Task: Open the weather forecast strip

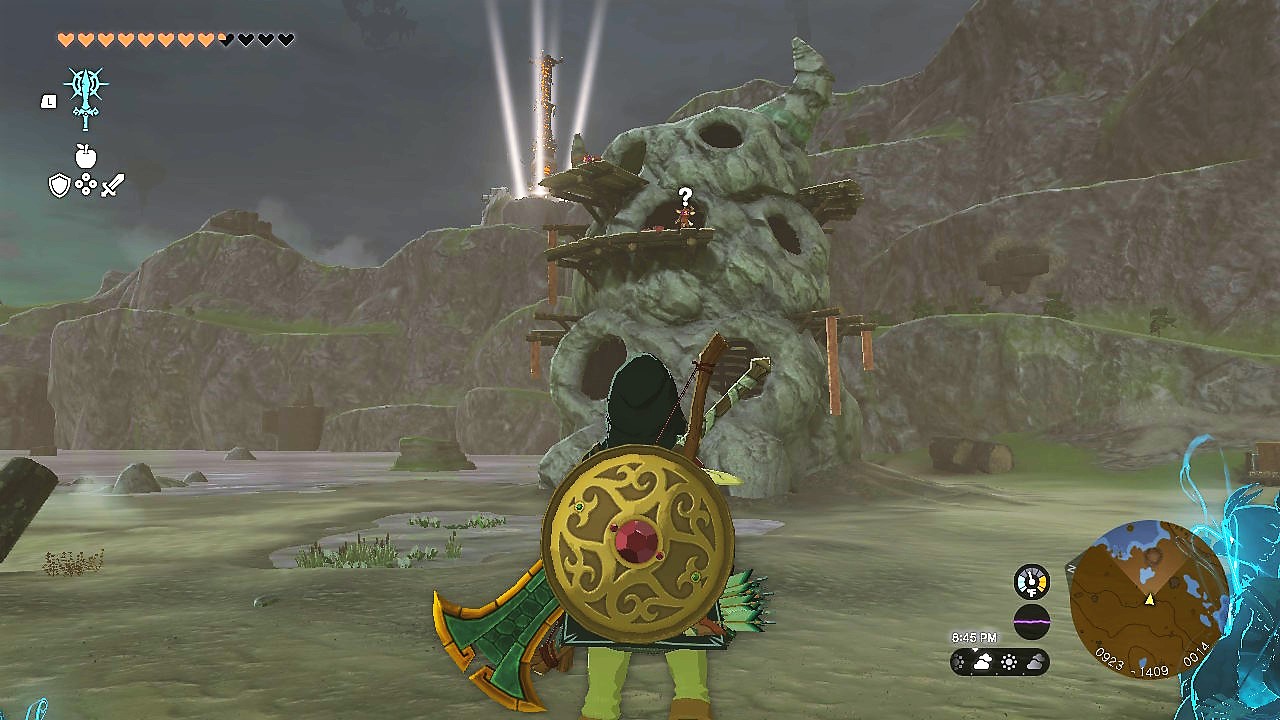Action: [x=999, y=662]
